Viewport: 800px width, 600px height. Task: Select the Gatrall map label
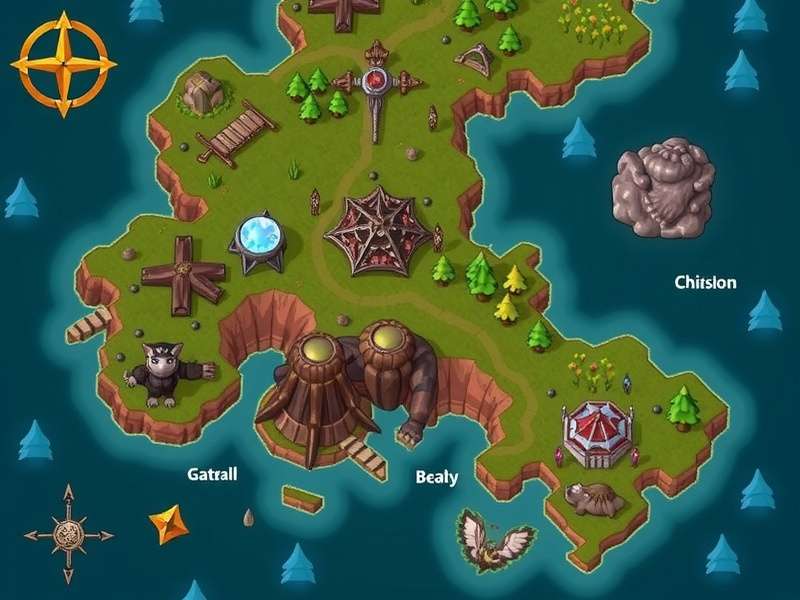212,474
